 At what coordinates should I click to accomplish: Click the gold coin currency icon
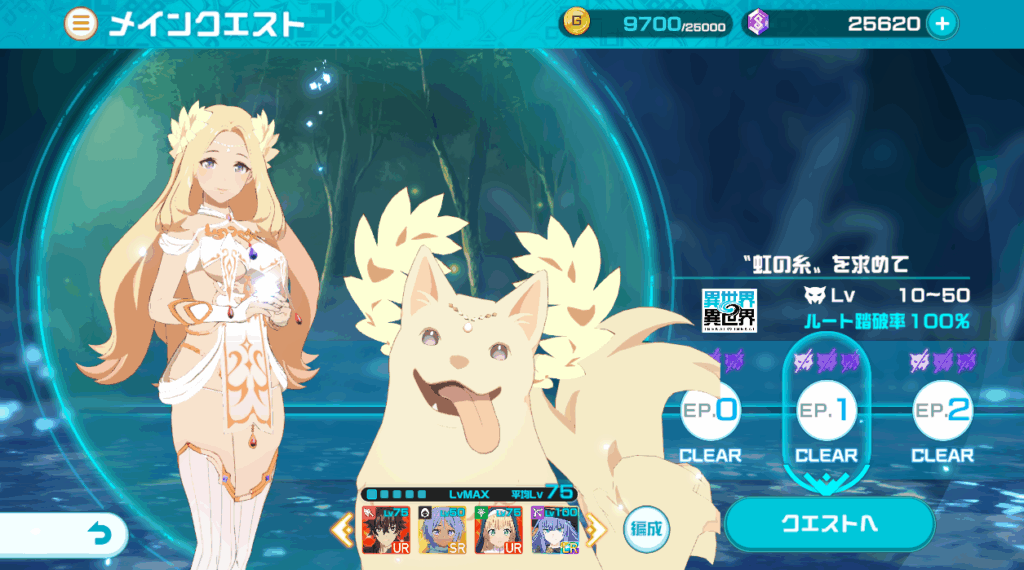577,23
